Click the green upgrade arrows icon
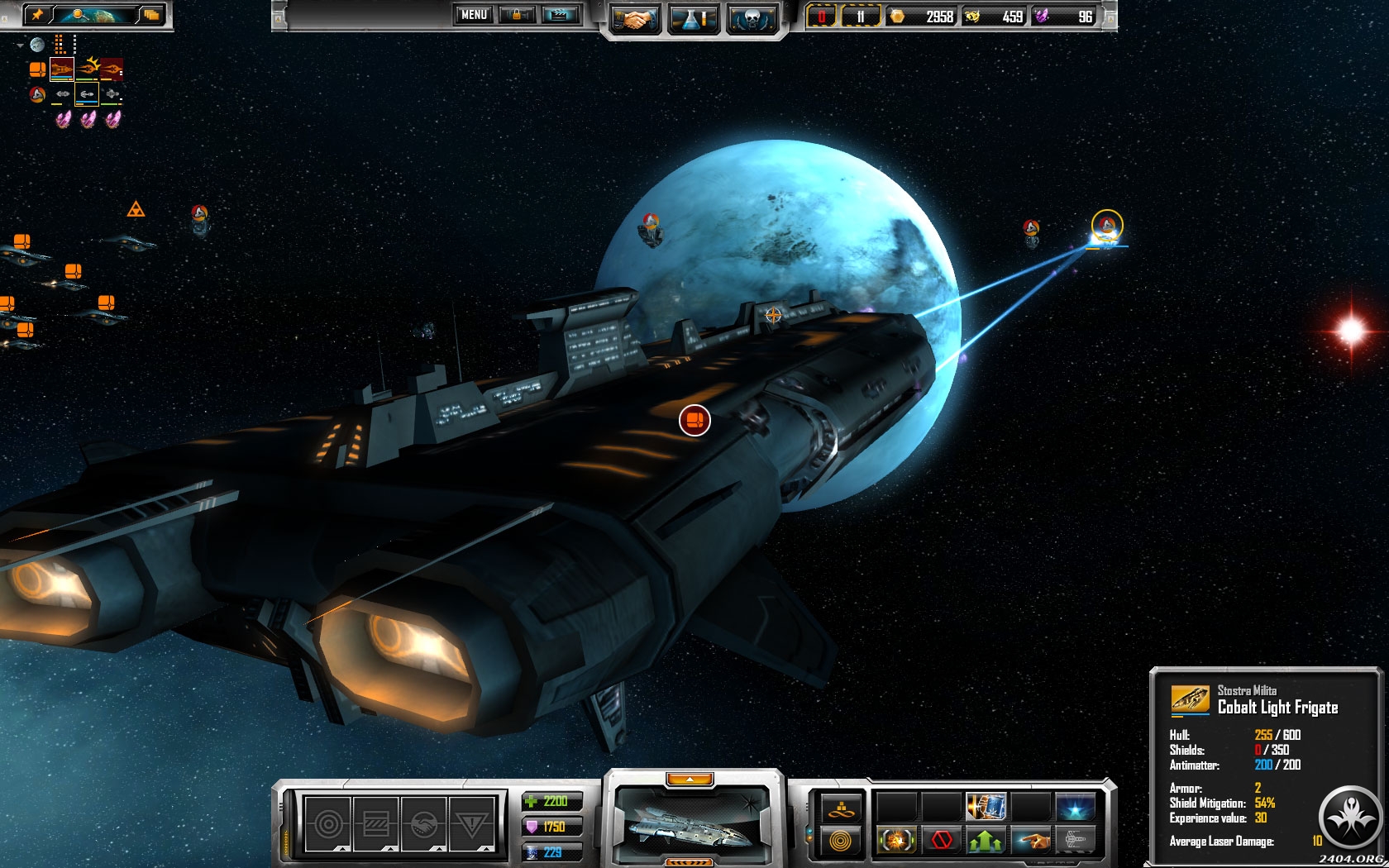 pos(986,841)
